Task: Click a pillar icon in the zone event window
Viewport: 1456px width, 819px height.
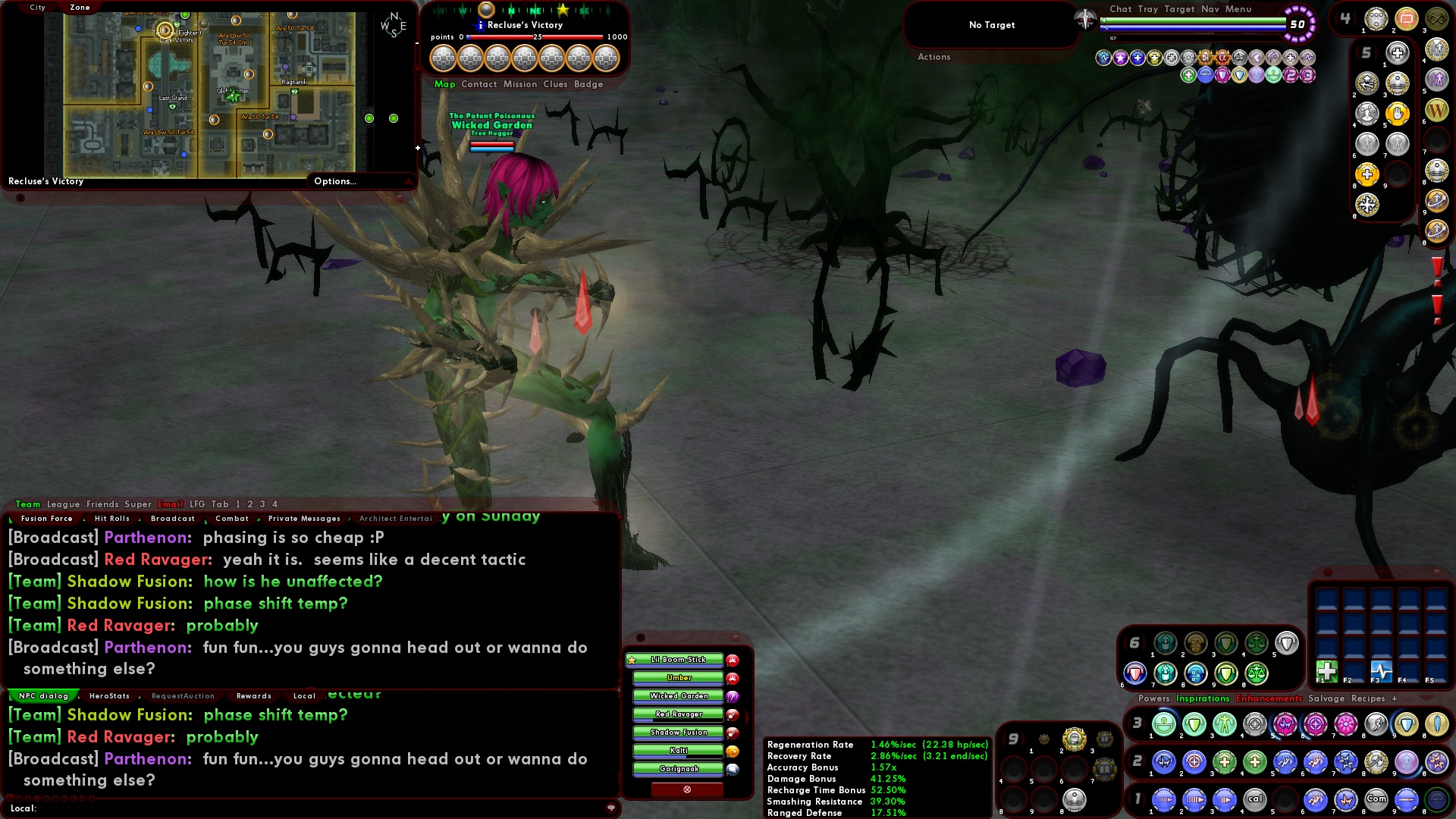Action: (x=445, y=58)
